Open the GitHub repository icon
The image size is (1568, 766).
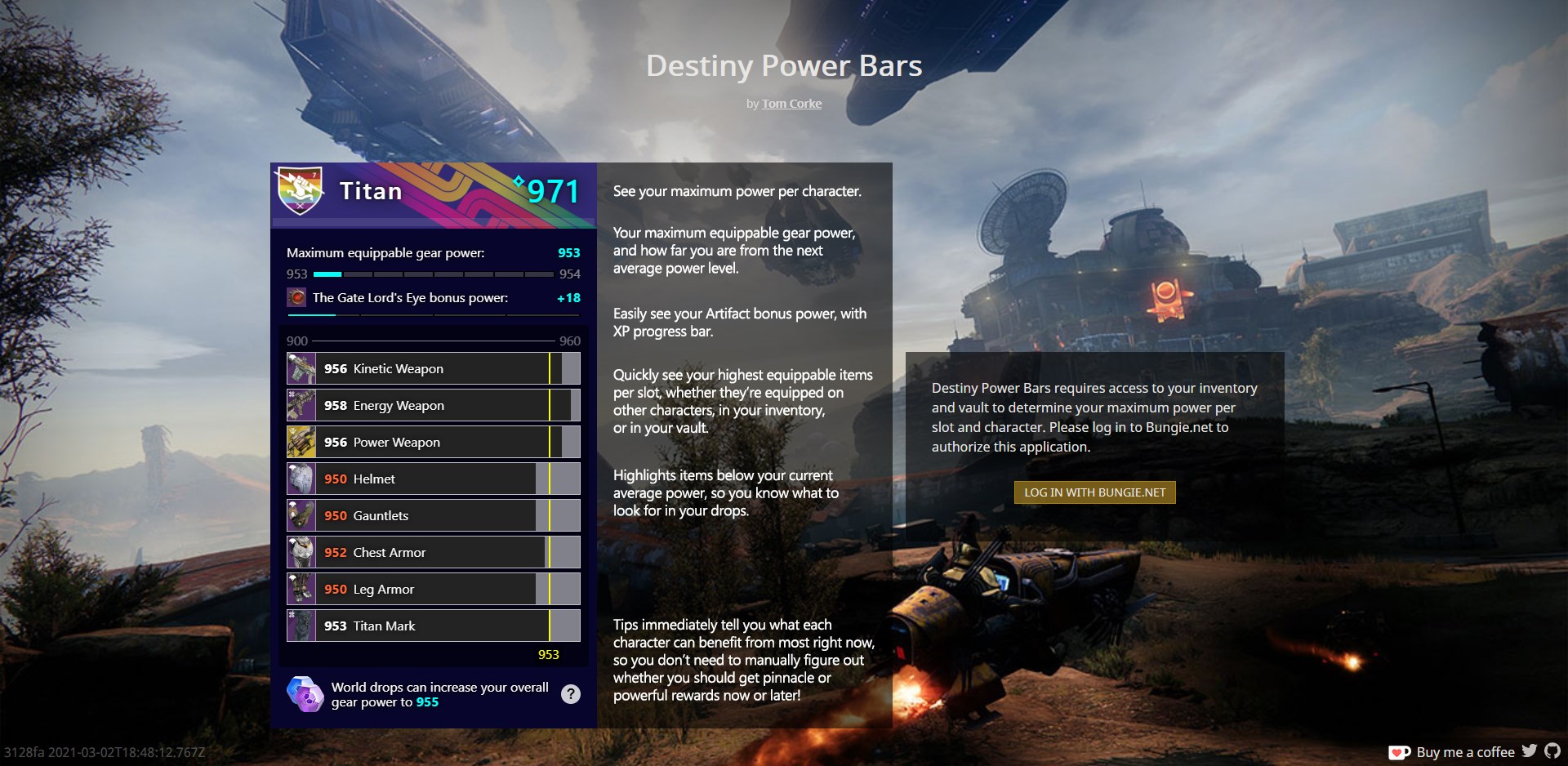point(1552,753)
